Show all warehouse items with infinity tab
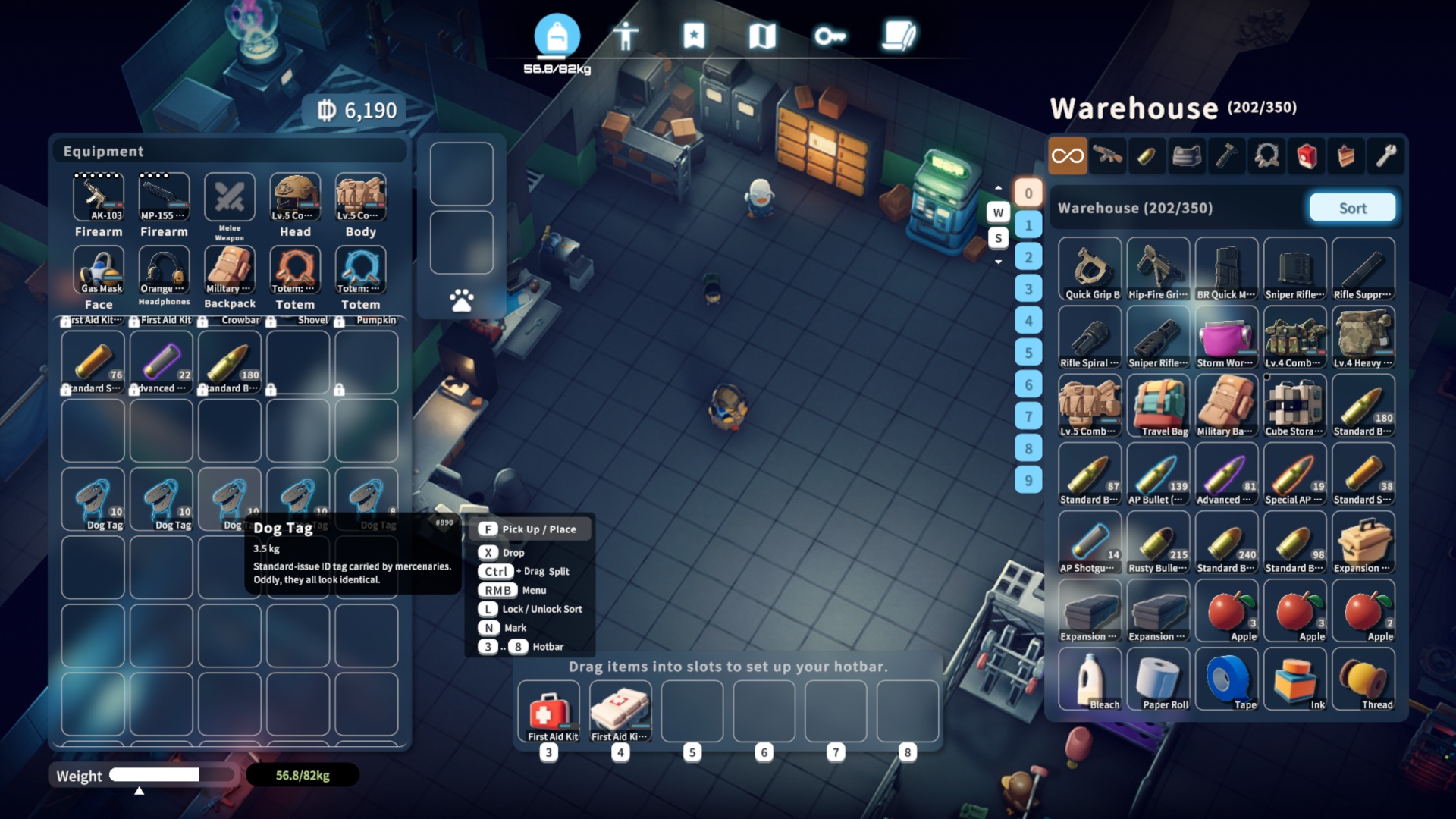Viewport: 1456px width, 819px height. click(x=1068, y=156)
